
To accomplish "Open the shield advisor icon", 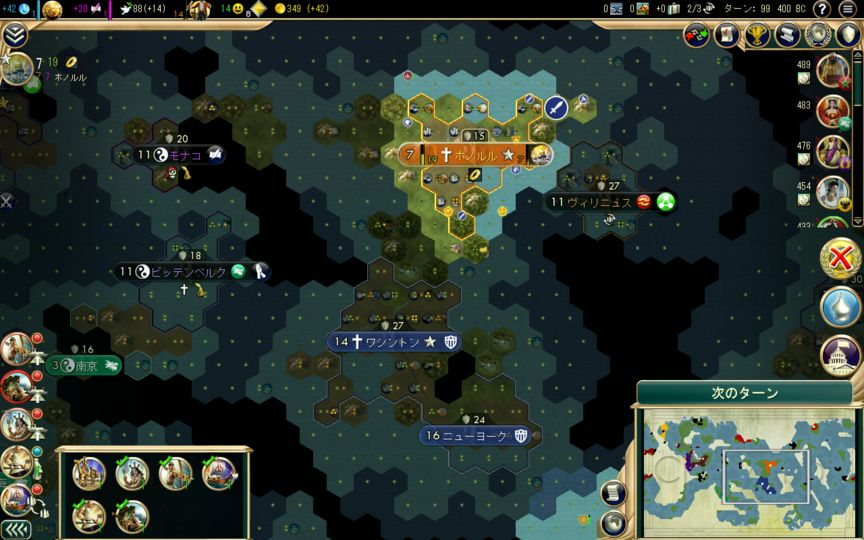I will [x=846, y=35].
